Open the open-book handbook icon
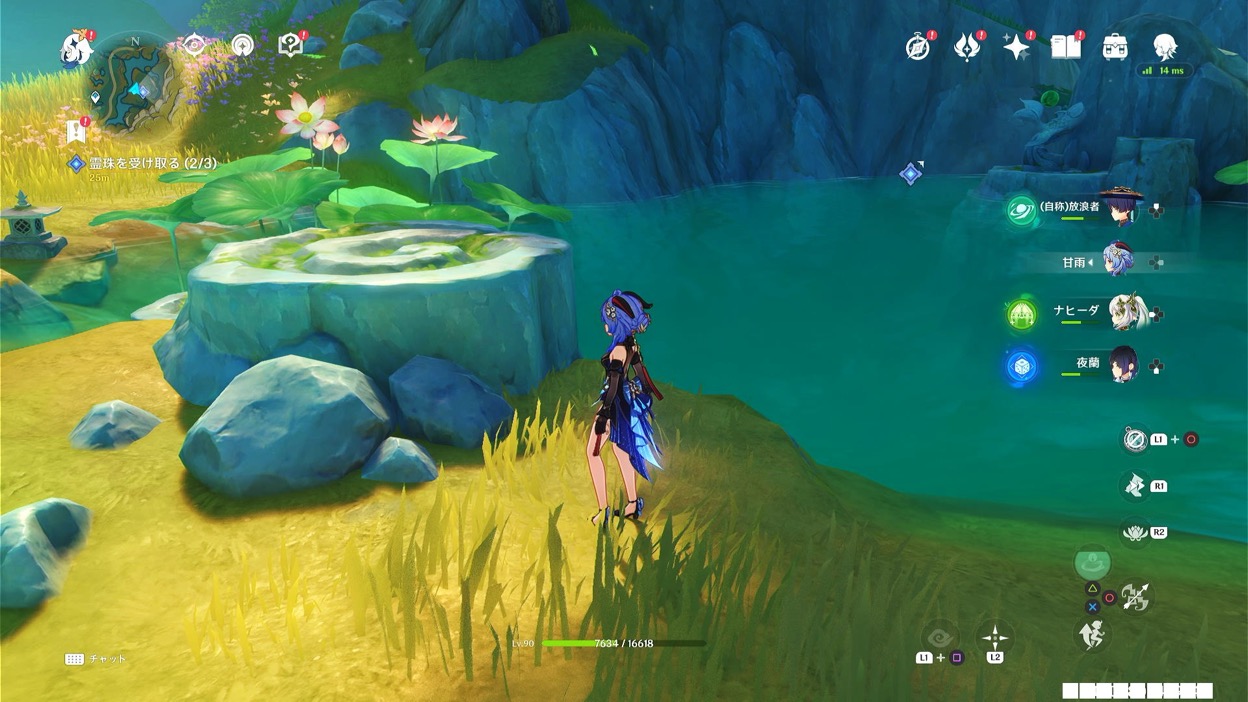Image resolution: width=1248 pixels, height=702 pixels. [x=1066, y=47]
